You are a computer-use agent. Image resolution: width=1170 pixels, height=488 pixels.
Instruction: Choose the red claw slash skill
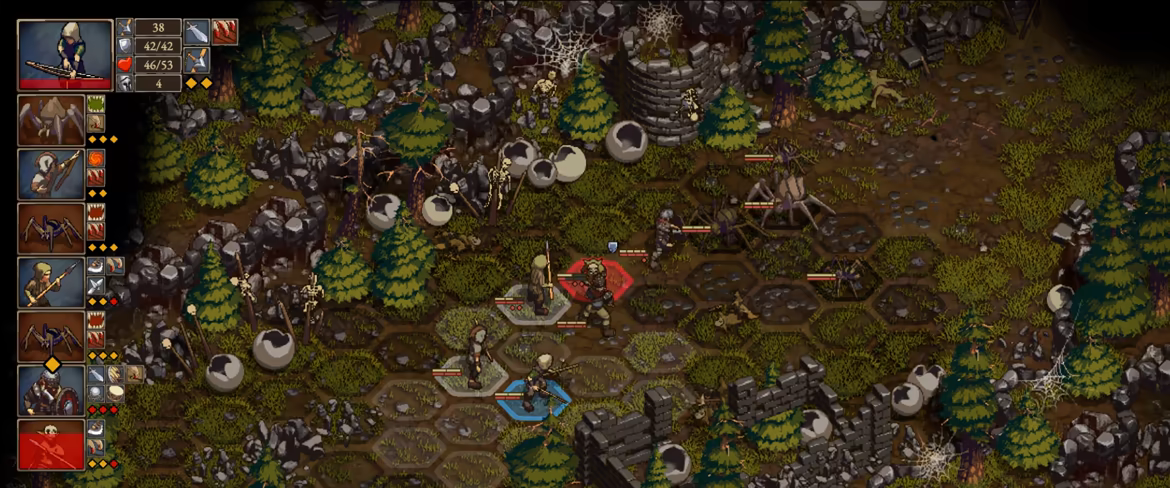pyautogui.click(x=224, y=31)
